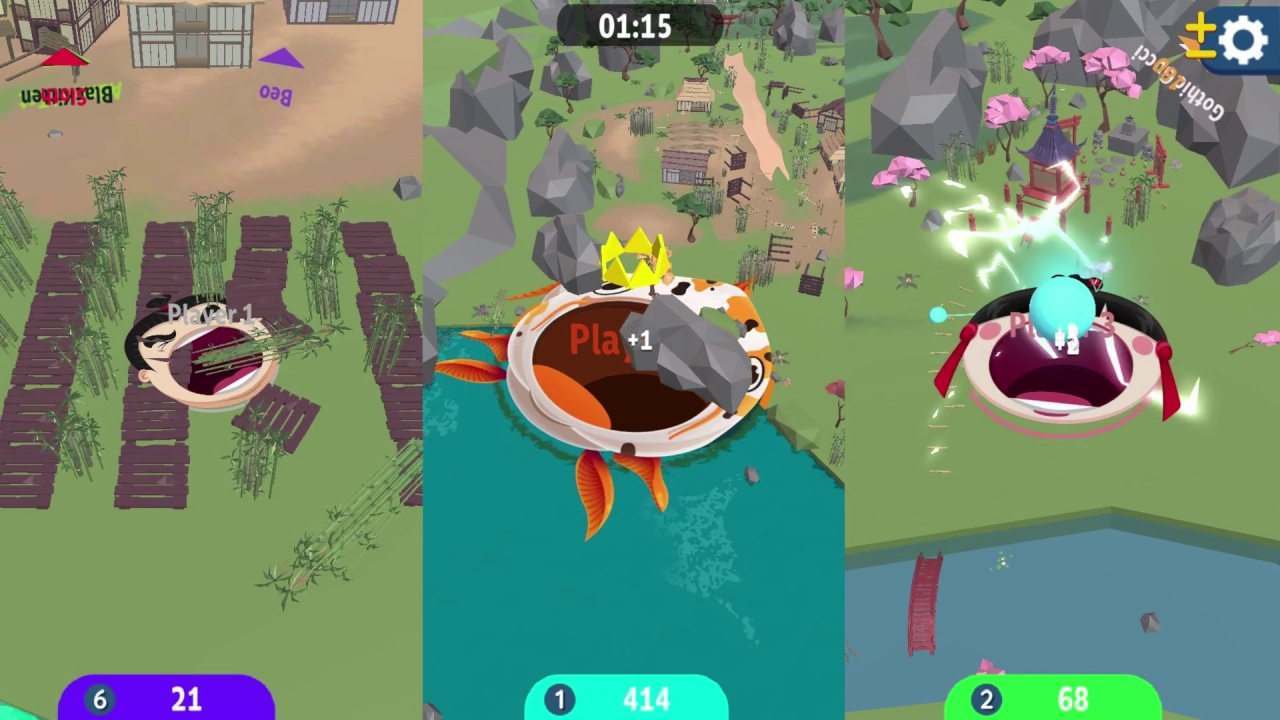This screenshot has height=720, width=1280.
Task: Open the game Settings gear icon
Action: tap(1243, 40)
